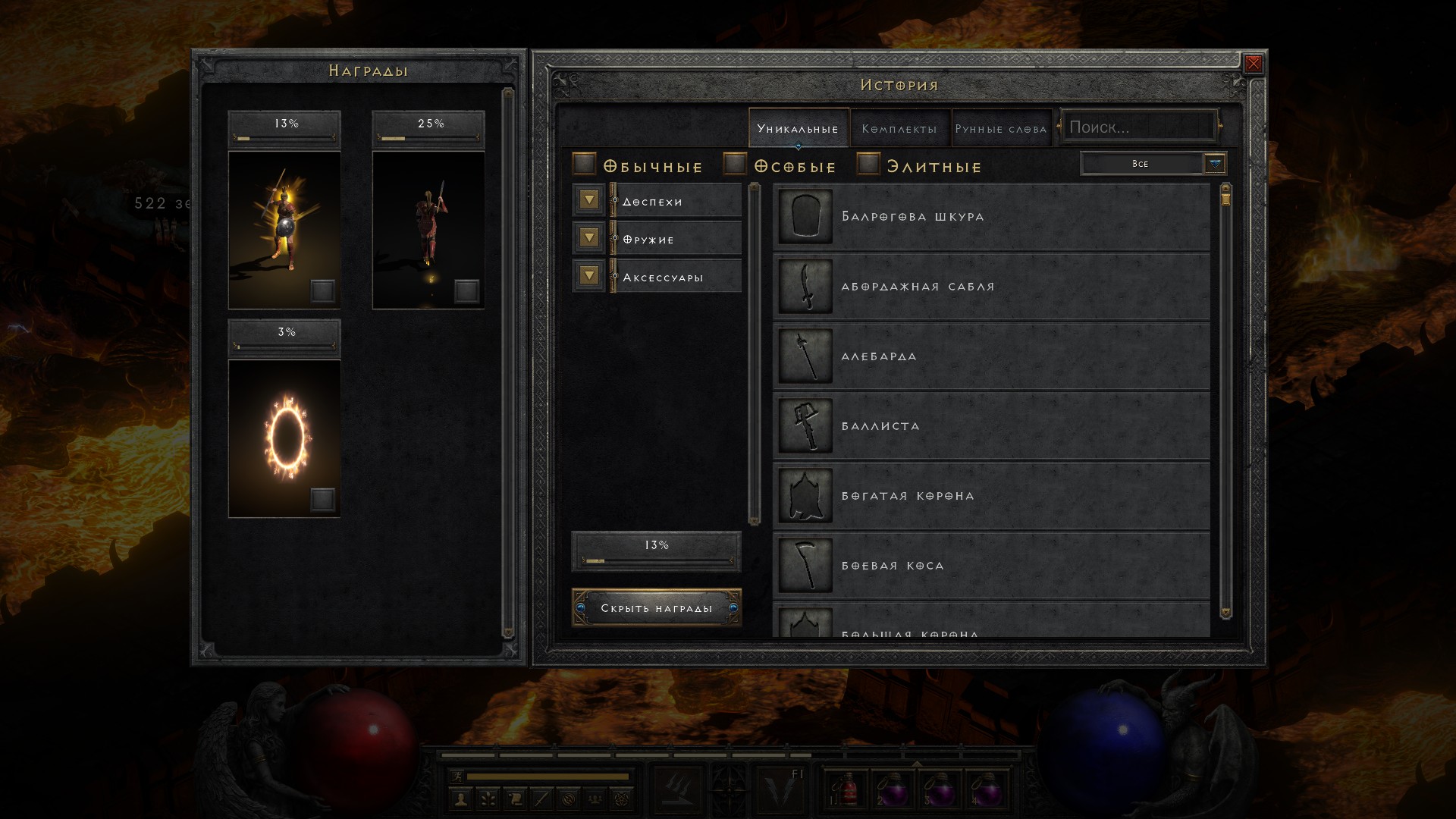Open the Все dropdown
Viewport: 1456px width, 819px height.
coord(1215,164)
